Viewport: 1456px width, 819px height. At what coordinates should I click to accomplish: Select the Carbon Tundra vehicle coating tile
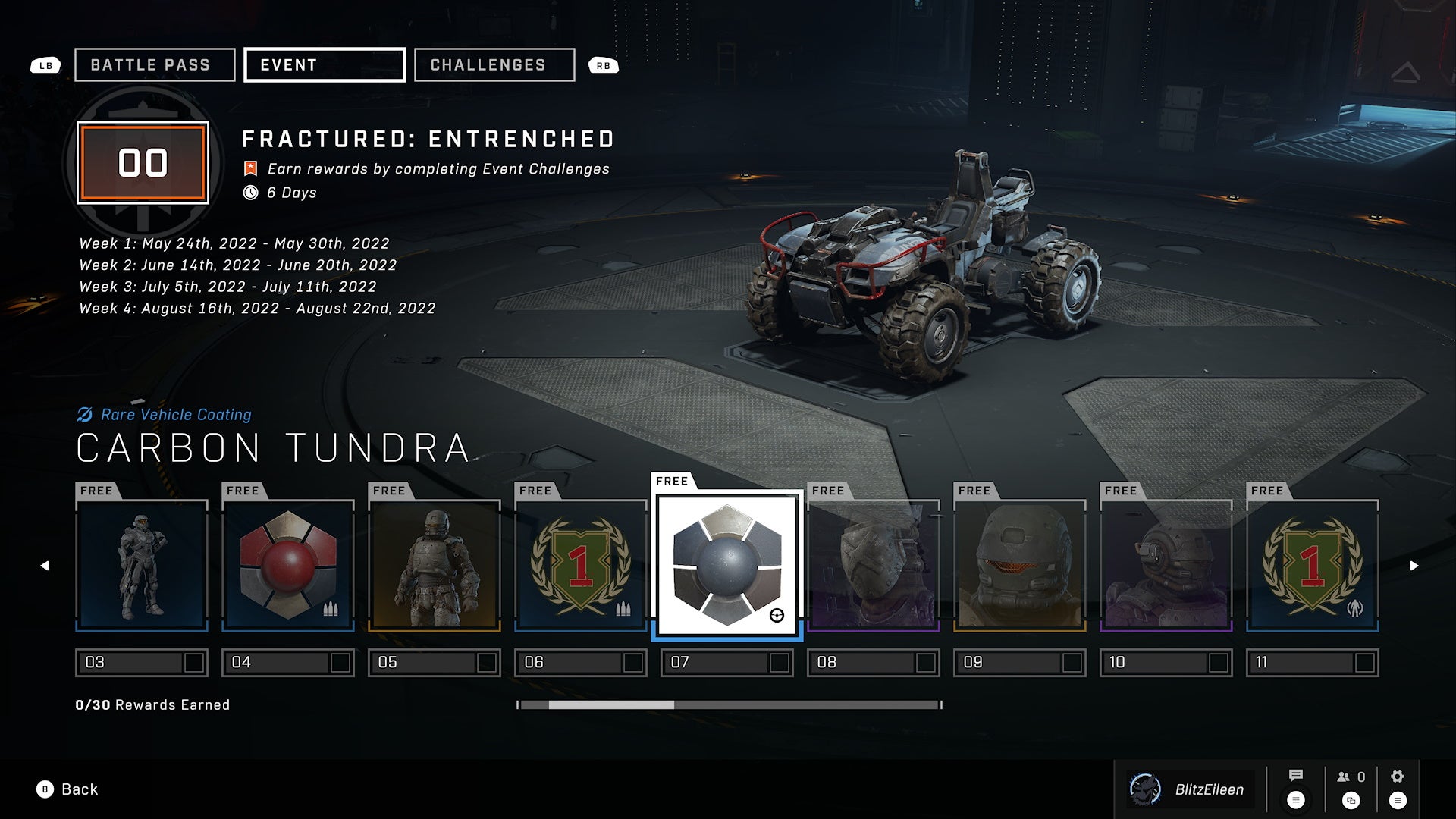coord(727,565)
